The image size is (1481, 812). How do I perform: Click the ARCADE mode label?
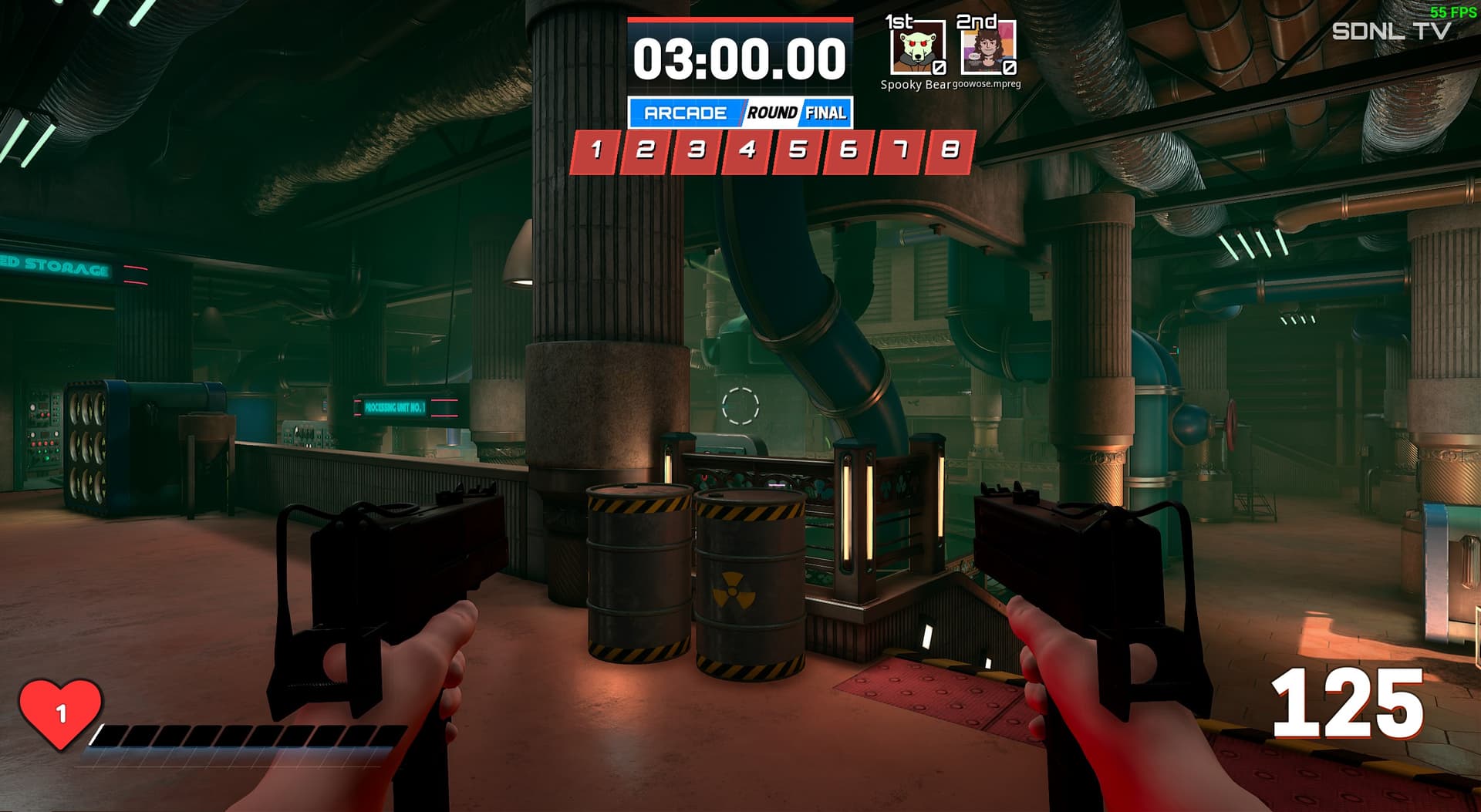(685, 113)
